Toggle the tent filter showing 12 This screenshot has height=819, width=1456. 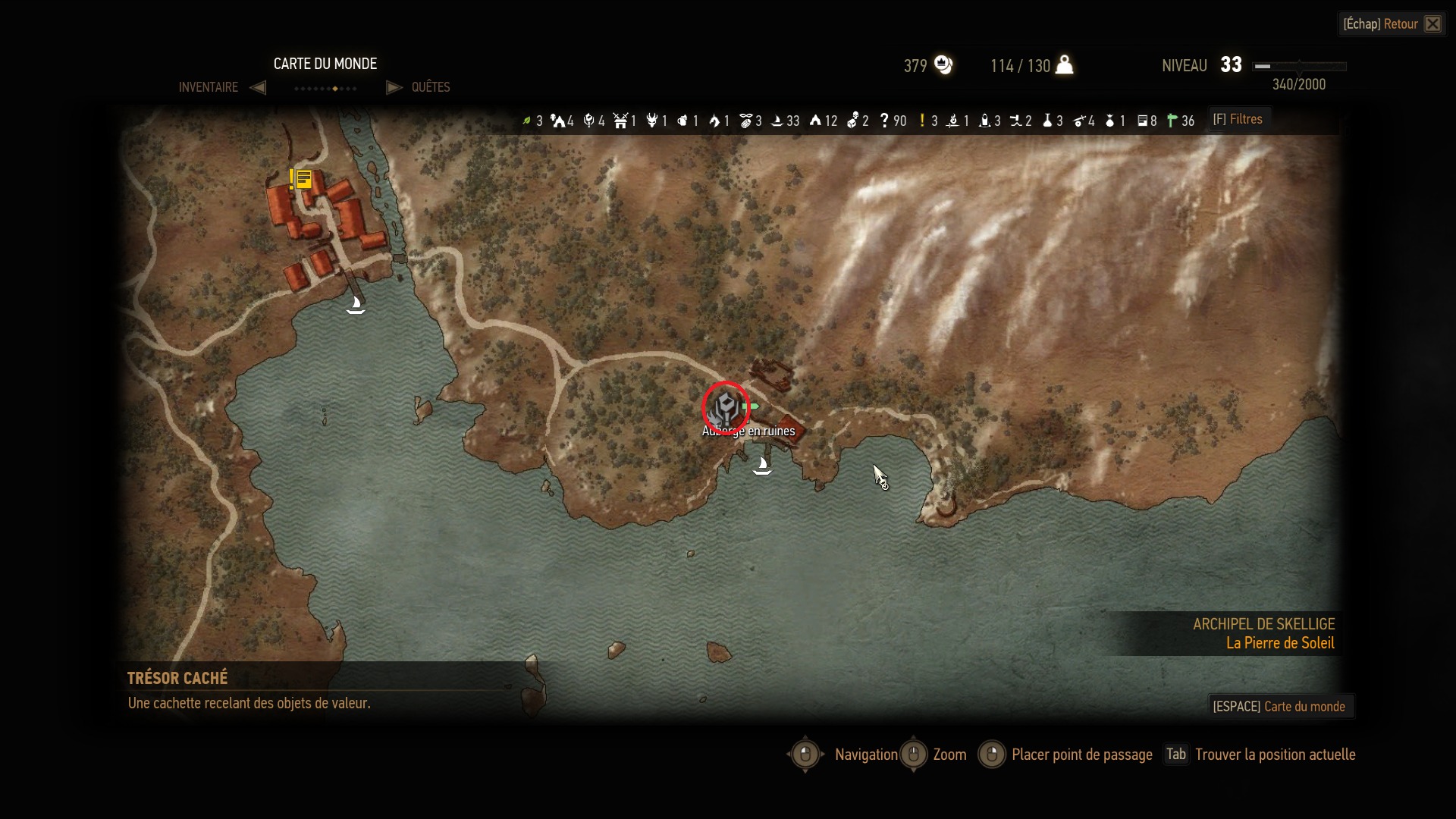click(x=815, y=121)
